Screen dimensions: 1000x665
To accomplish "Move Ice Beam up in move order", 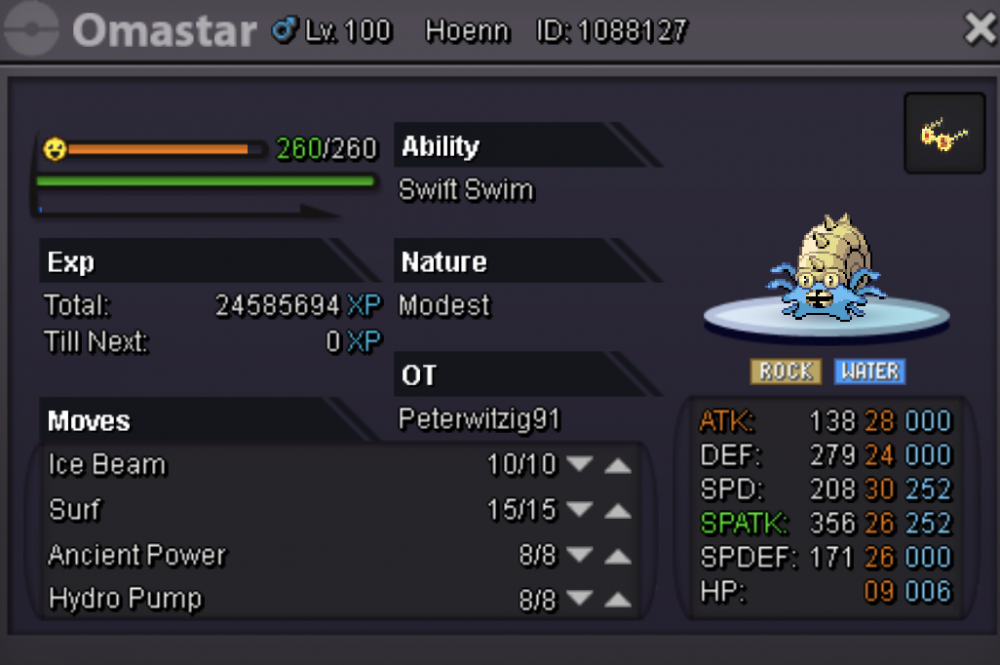I will click(x=618, y=466).
